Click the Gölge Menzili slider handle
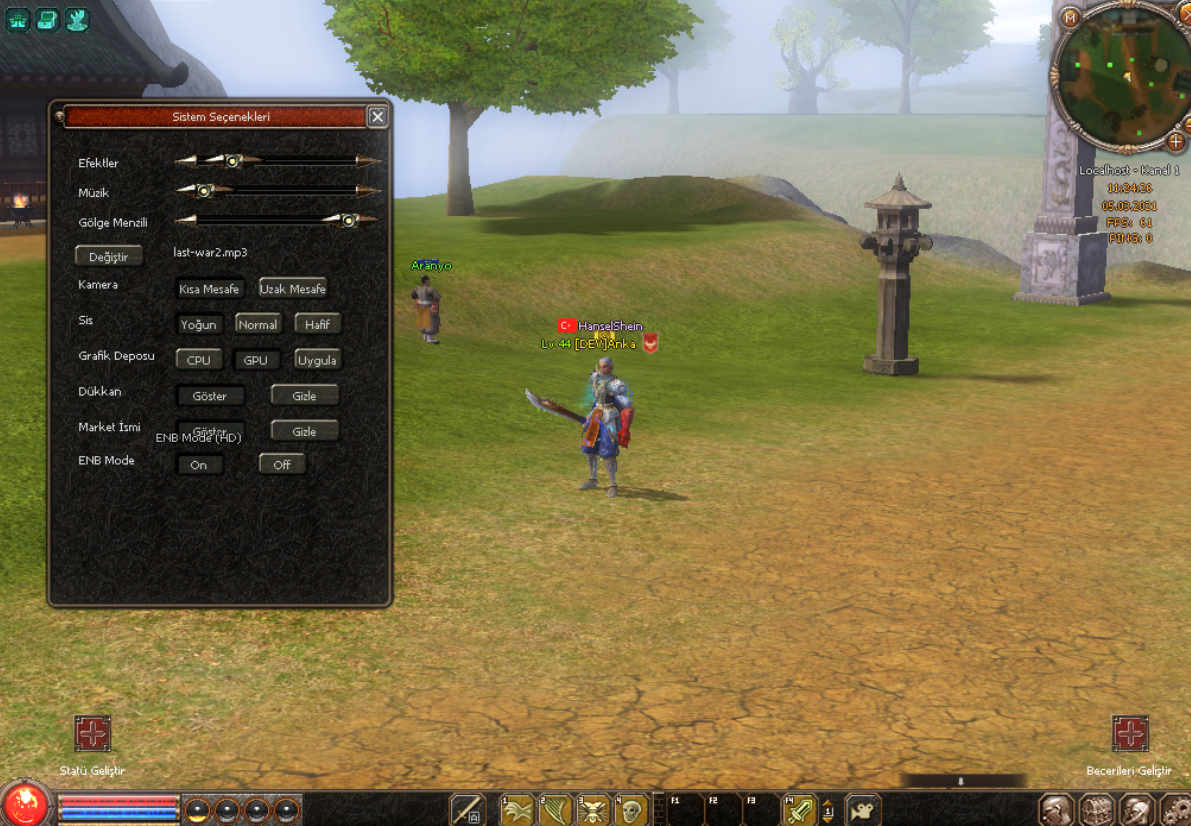The height and width of the screenshot is (826, 1191). pyautogui.click(x=349, y=220)
